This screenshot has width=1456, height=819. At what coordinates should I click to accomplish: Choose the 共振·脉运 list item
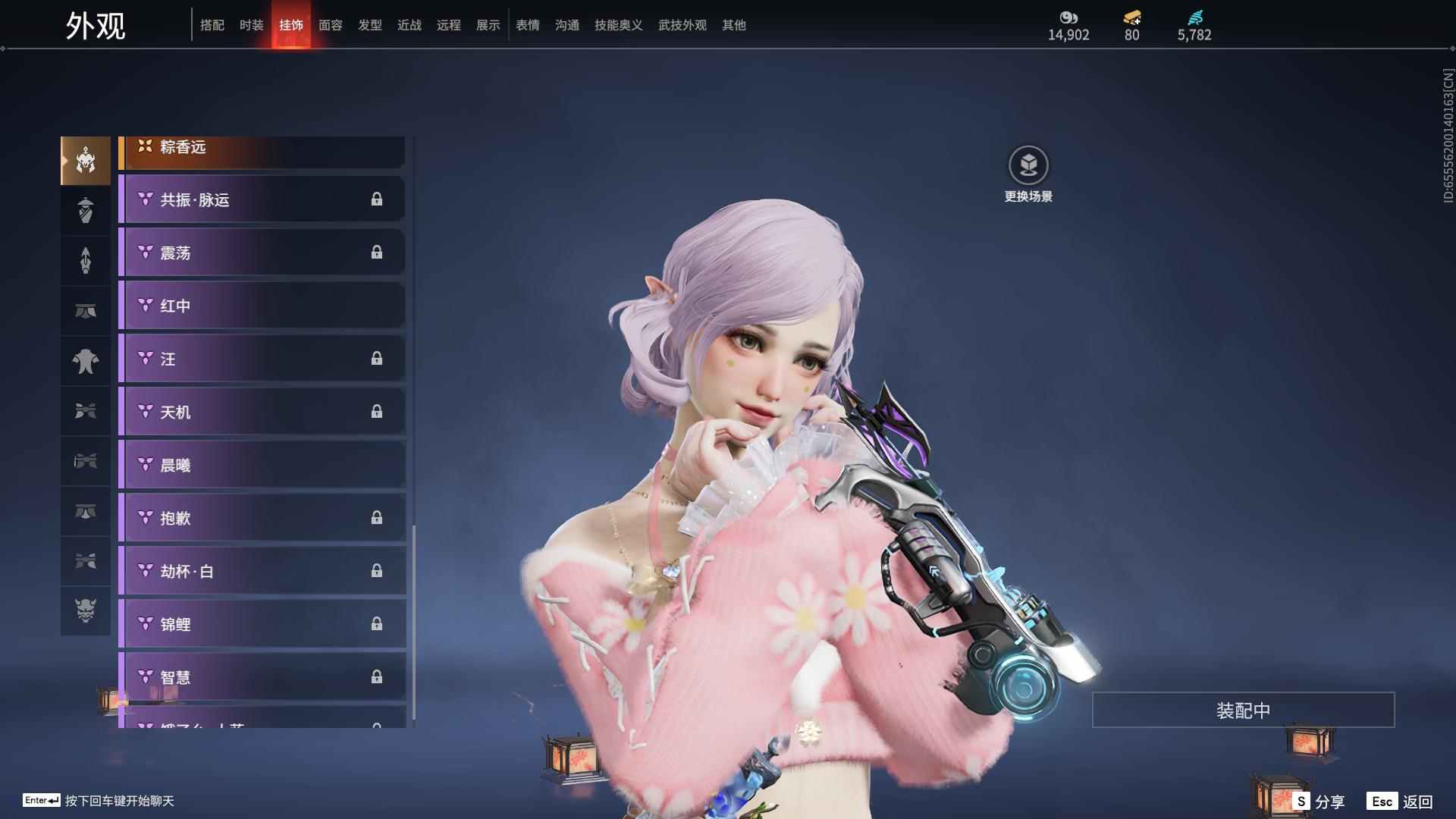pos(262,199)
